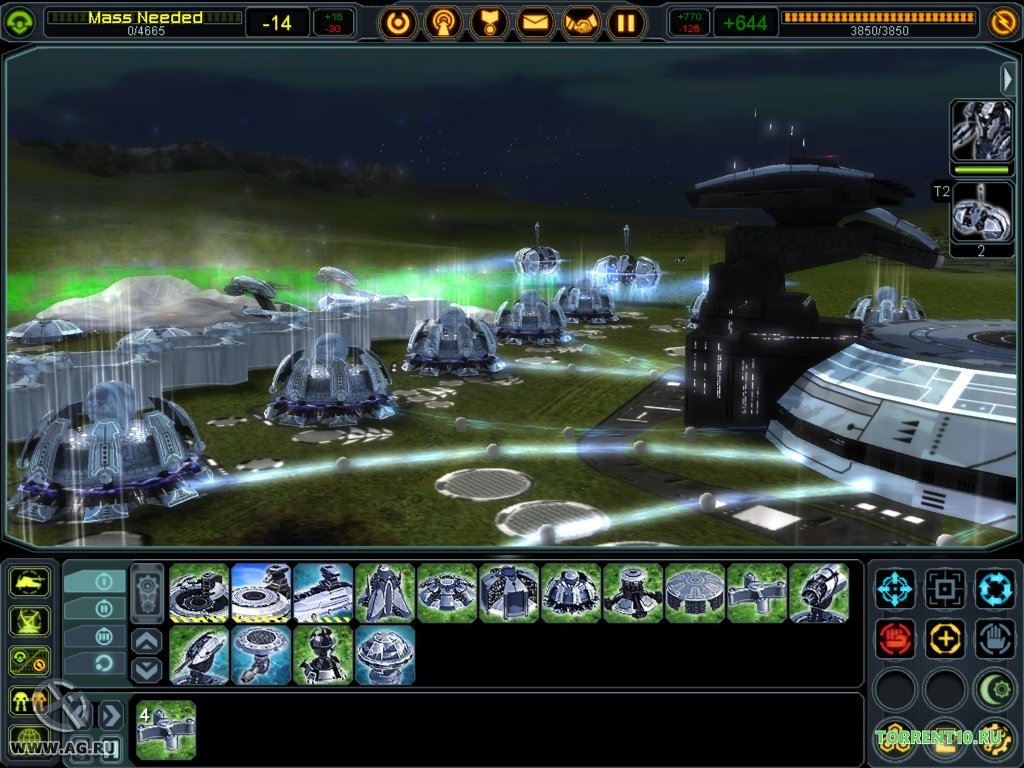Open the diplomacy handshake menu
Screen dimensions: 1024x768
(x=581, y=22)
